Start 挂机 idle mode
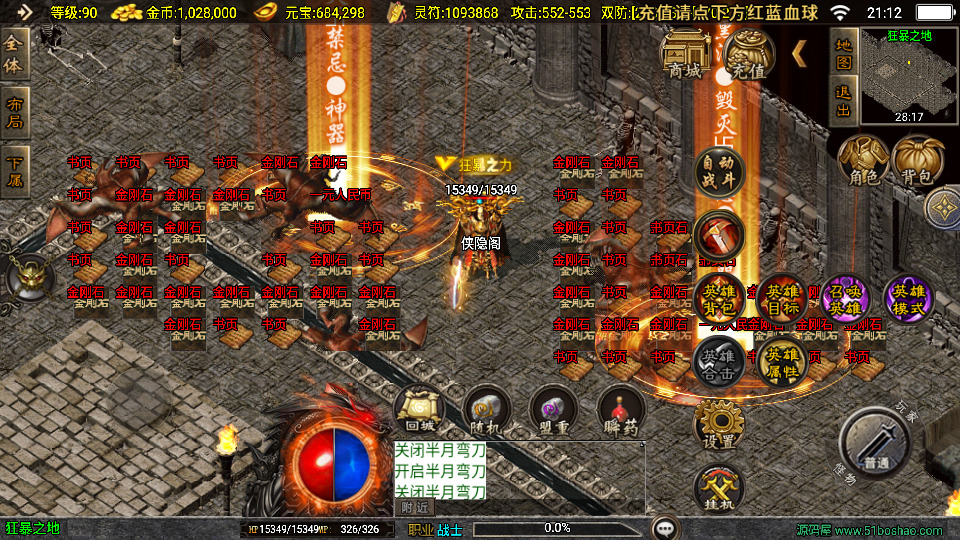The height and width of the screenshot is (540, 960). pyautogui.click(x=719, y=488)
